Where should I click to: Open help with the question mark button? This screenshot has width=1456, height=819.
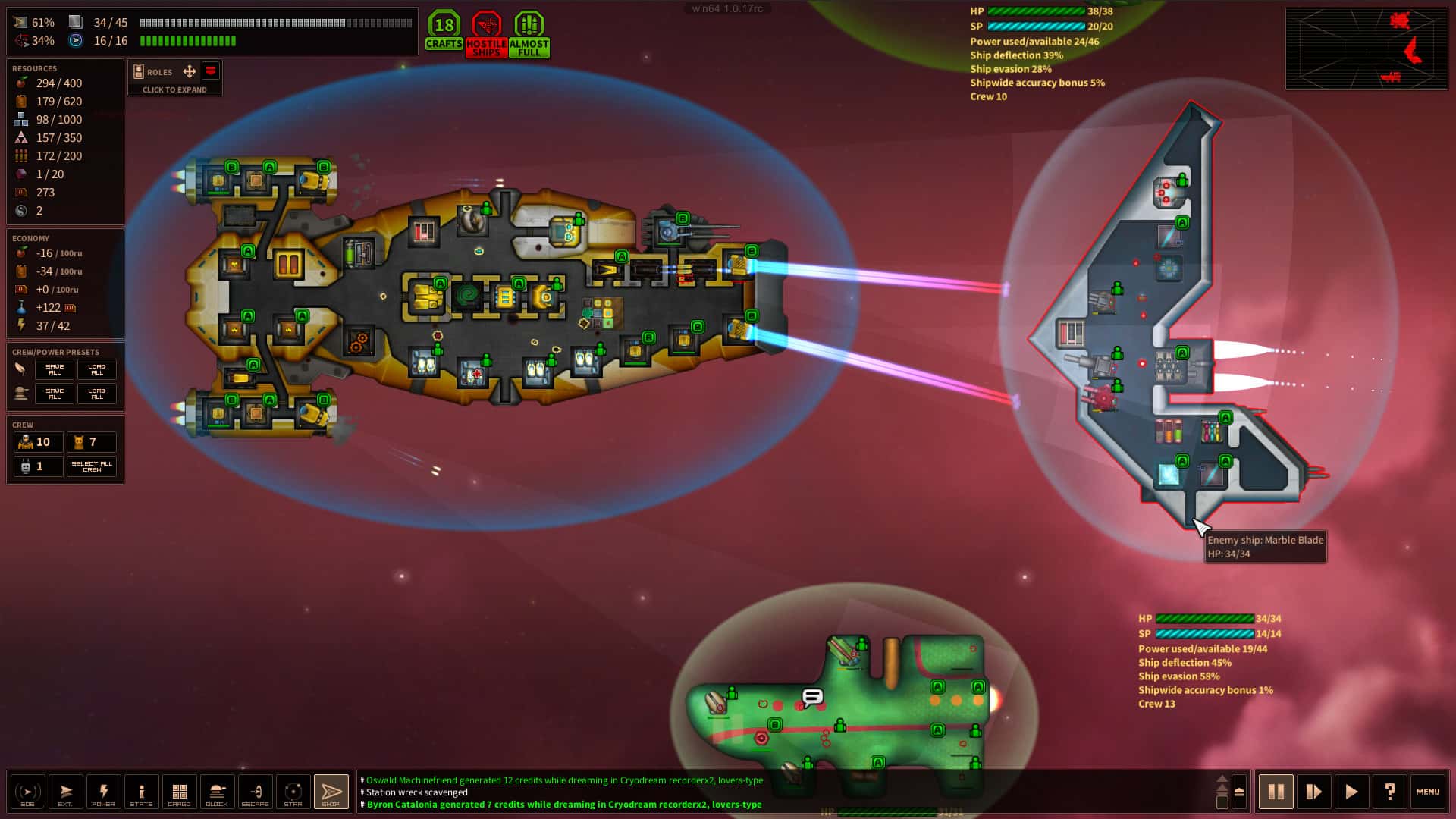tap(1389, 792)
